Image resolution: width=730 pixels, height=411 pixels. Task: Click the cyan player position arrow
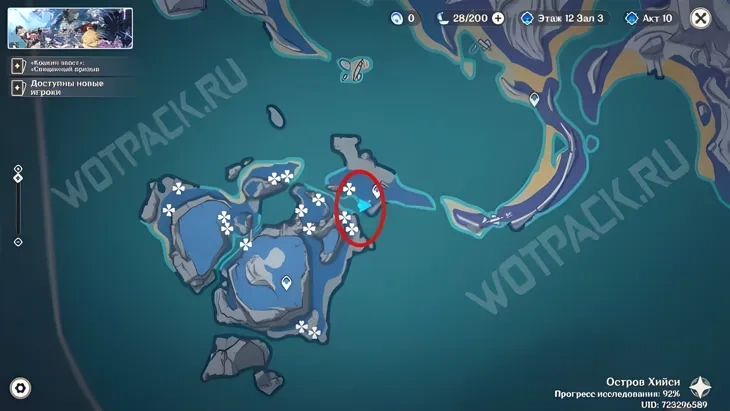(365, 204)
